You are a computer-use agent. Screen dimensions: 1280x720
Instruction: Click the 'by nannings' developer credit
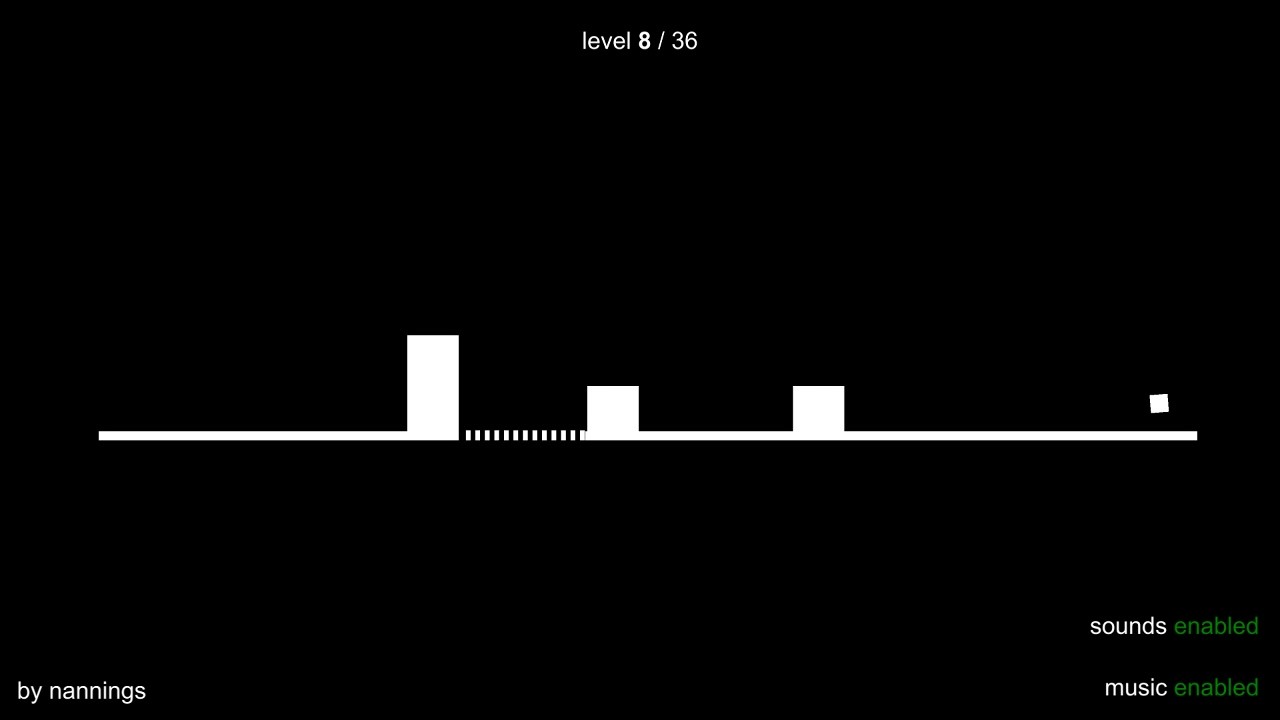click(80, 691)
